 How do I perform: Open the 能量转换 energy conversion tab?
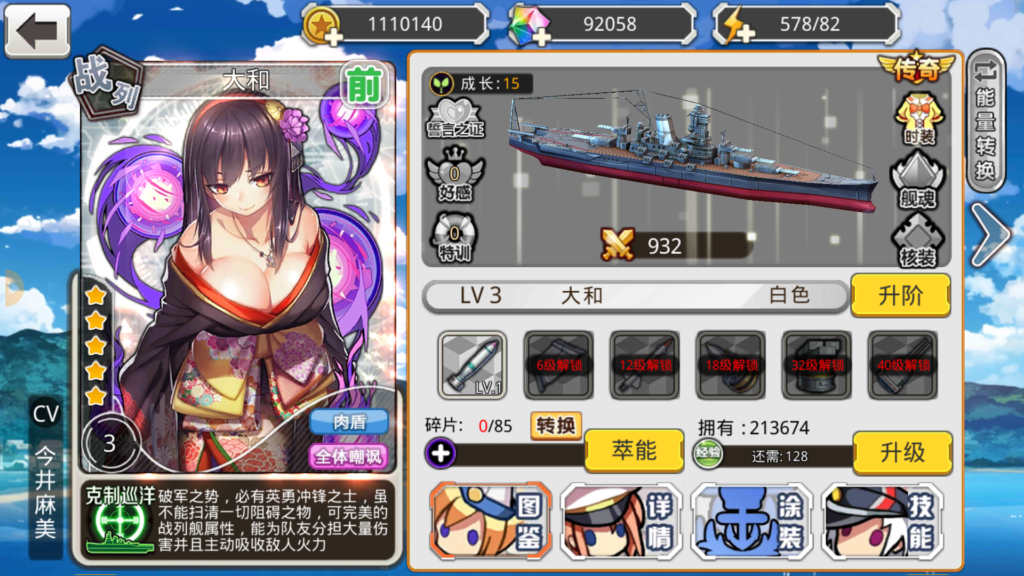(x=986, y=121)
